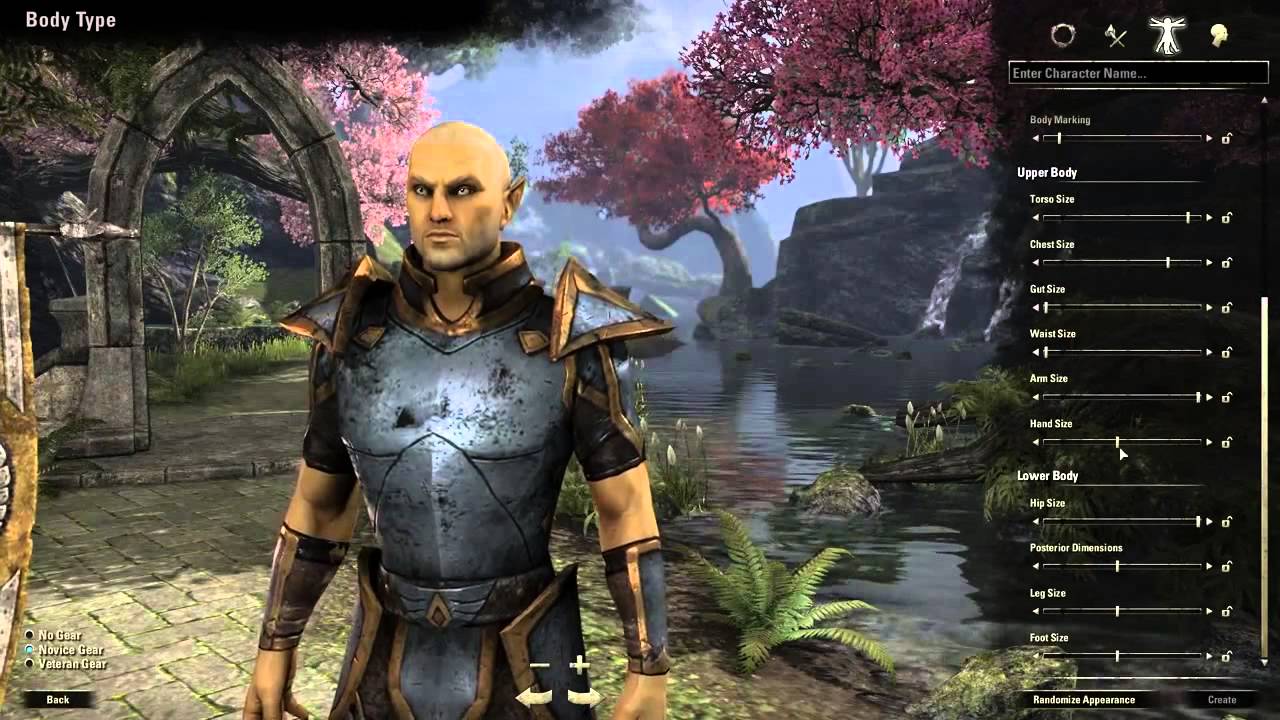Decrease Gut Size with the left arrow
1280x720 pixels.
click(x=1036, y=307)
